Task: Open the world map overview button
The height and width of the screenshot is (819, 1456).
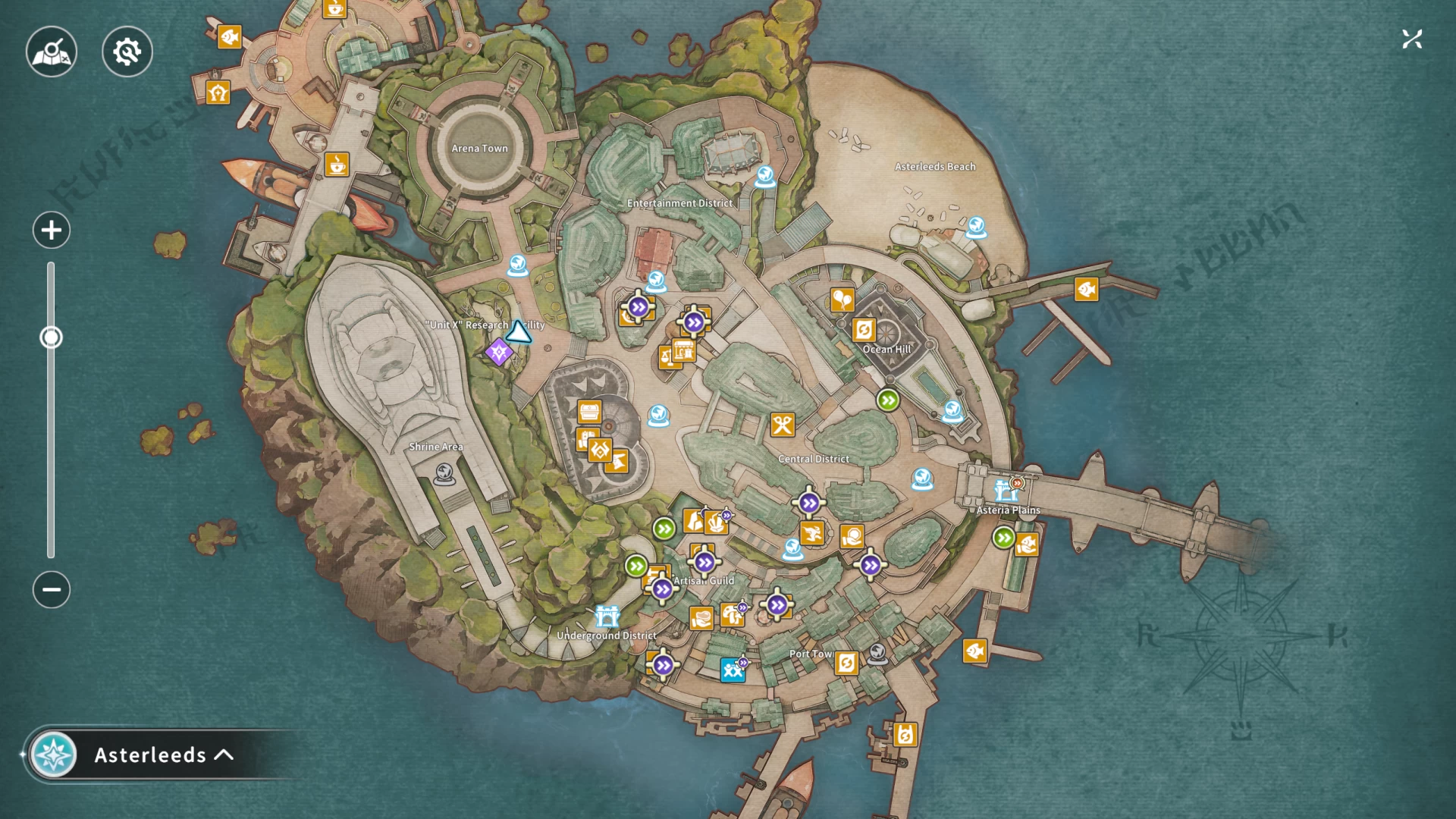Action: point(52,52)
